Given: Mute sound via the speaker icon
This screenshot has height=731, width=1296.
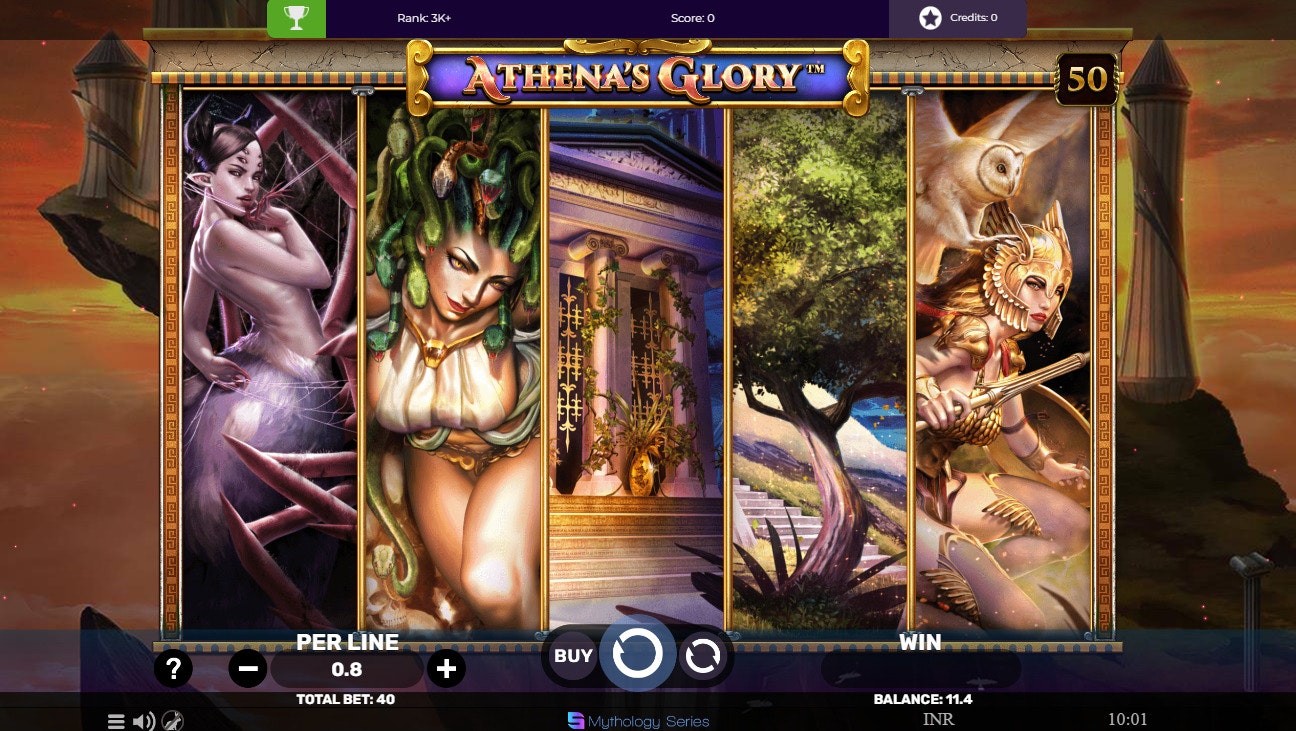Looking at the screenshot, I should (143, 720).
